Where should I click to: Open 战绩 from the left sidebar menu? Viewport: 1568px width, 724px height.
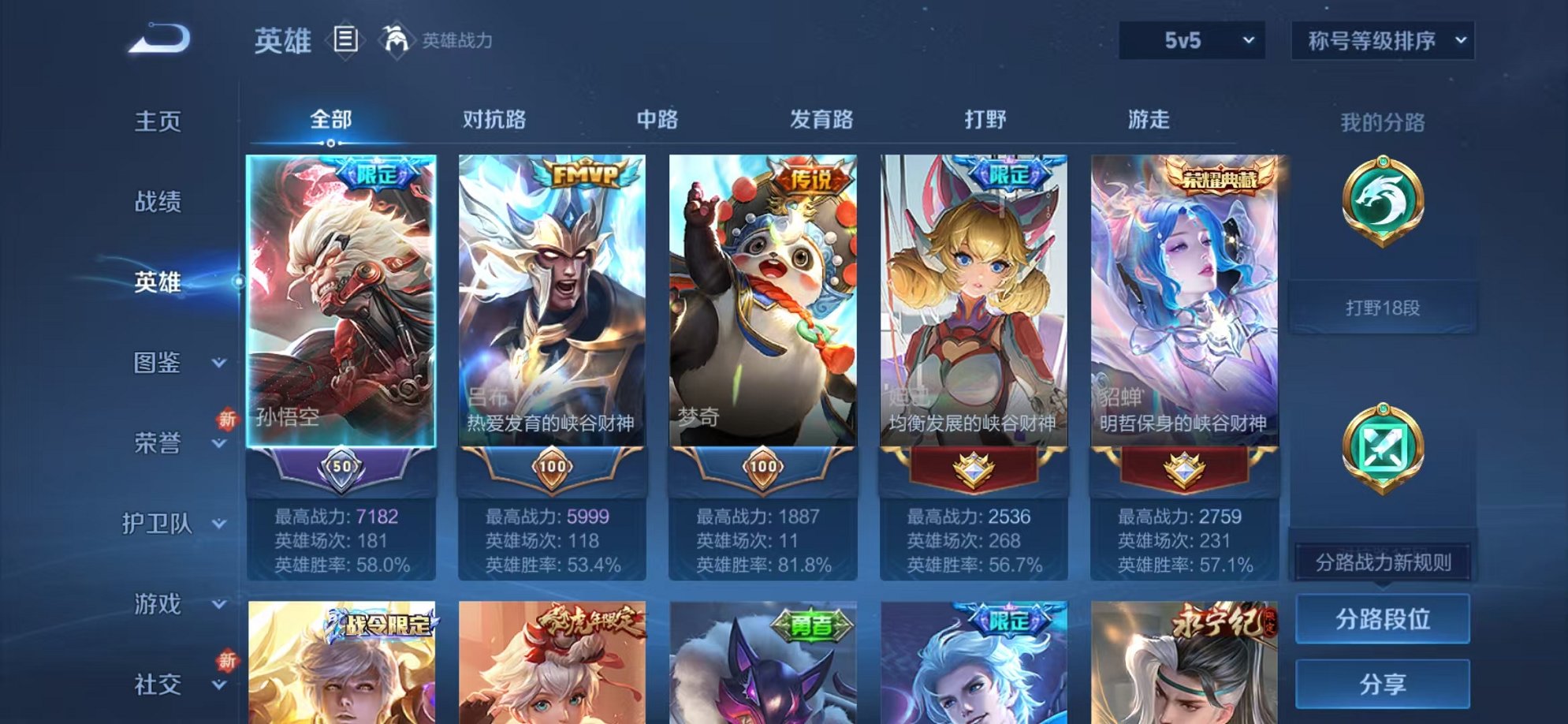coord(155,203)
